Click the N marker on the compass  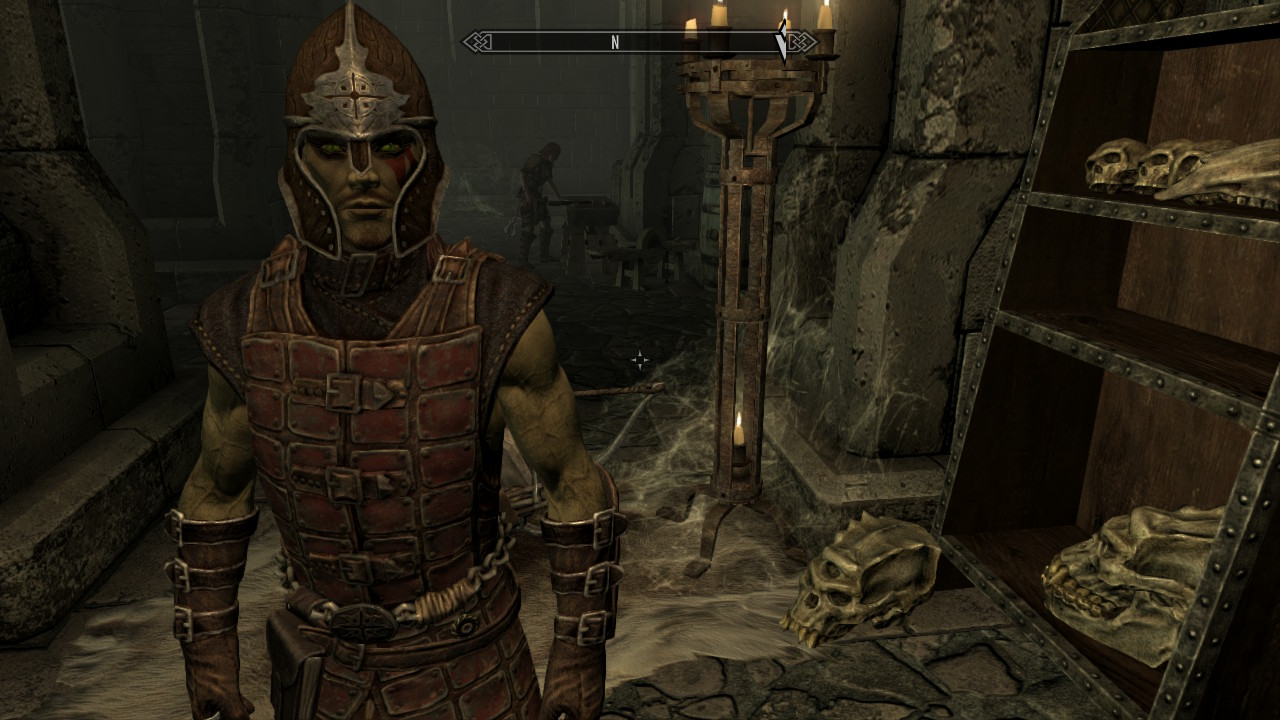point(615,42)
